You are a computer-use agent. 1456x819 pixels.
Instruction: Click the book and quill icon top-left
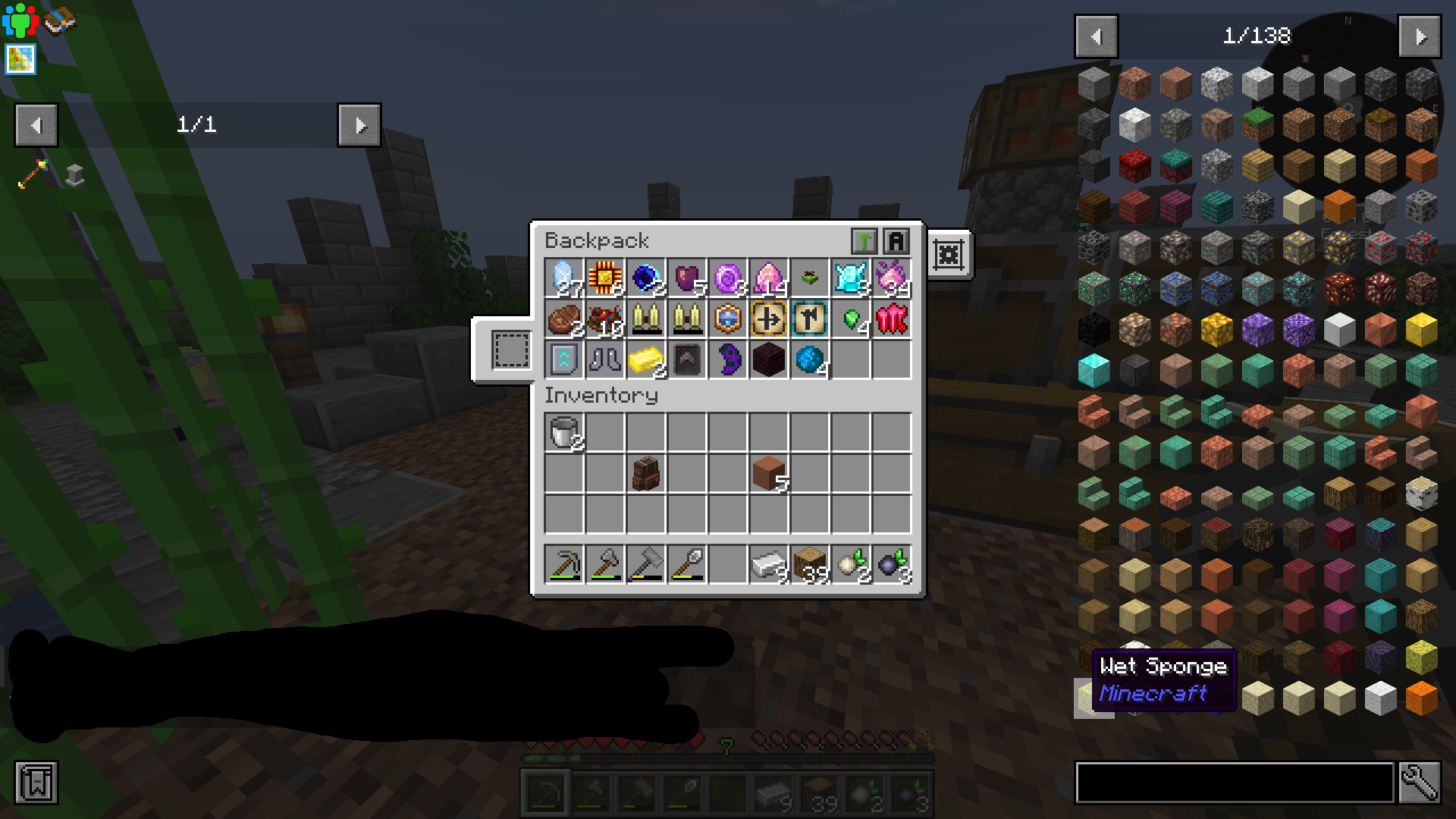[x=60, y=19]
